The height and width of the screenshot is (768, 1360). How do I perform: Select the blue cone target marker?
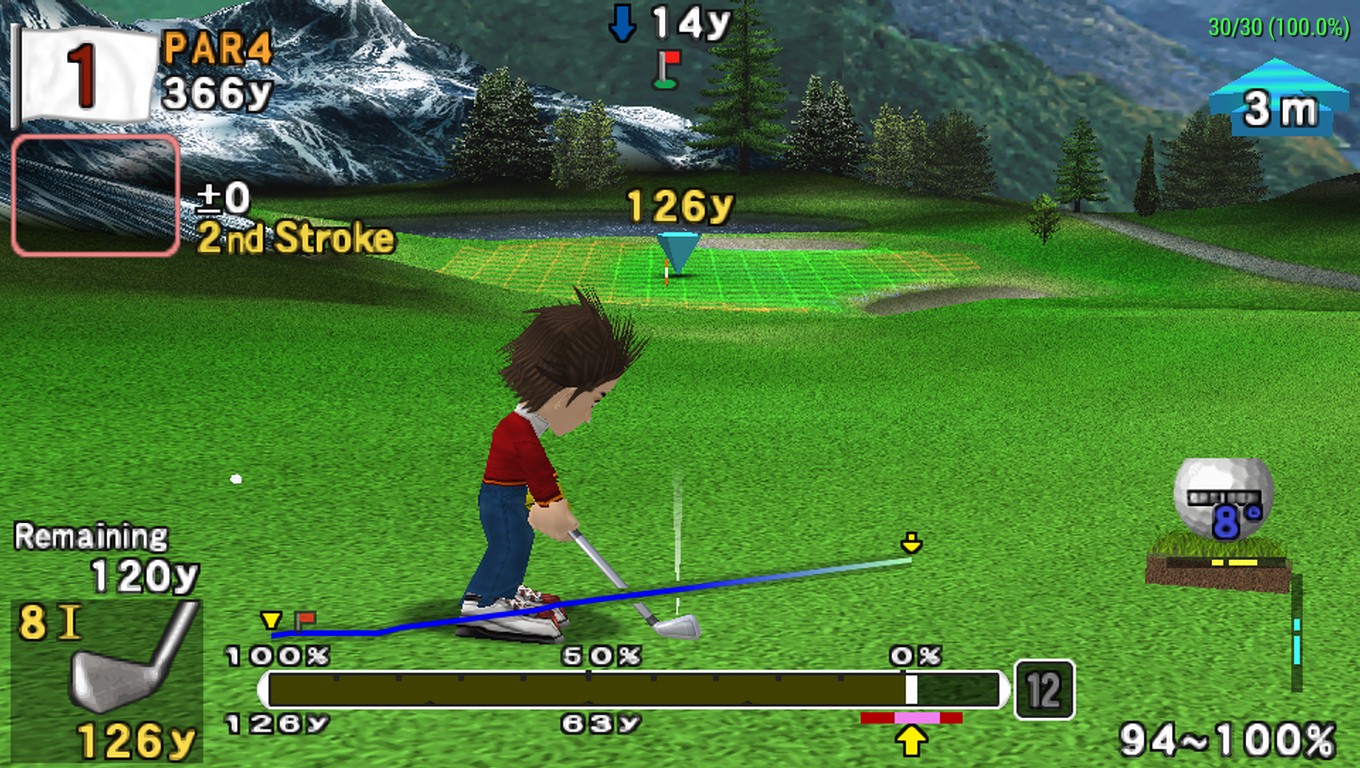pos(678,251)
